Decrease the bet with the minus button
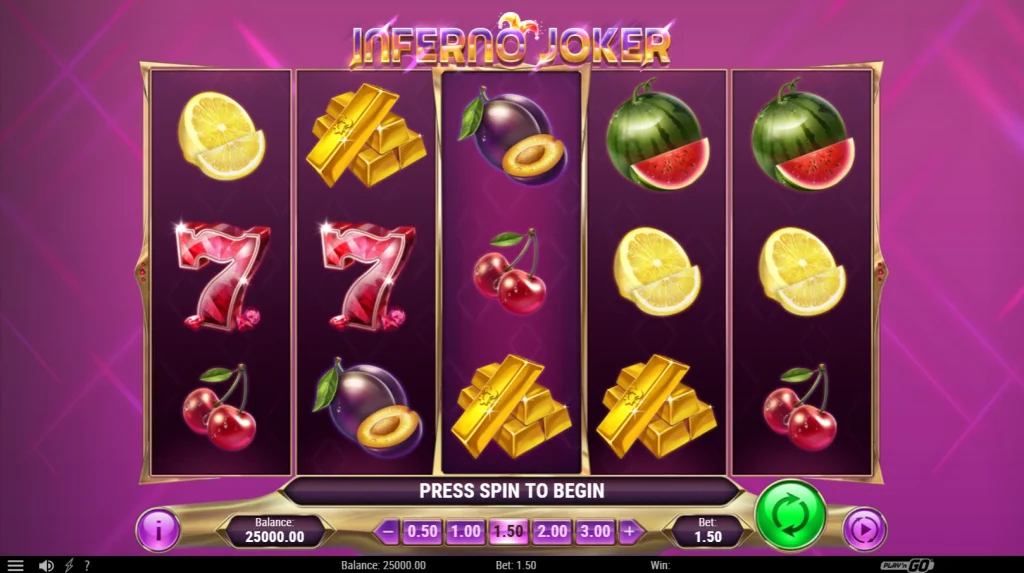 click(x=387, y=531)
